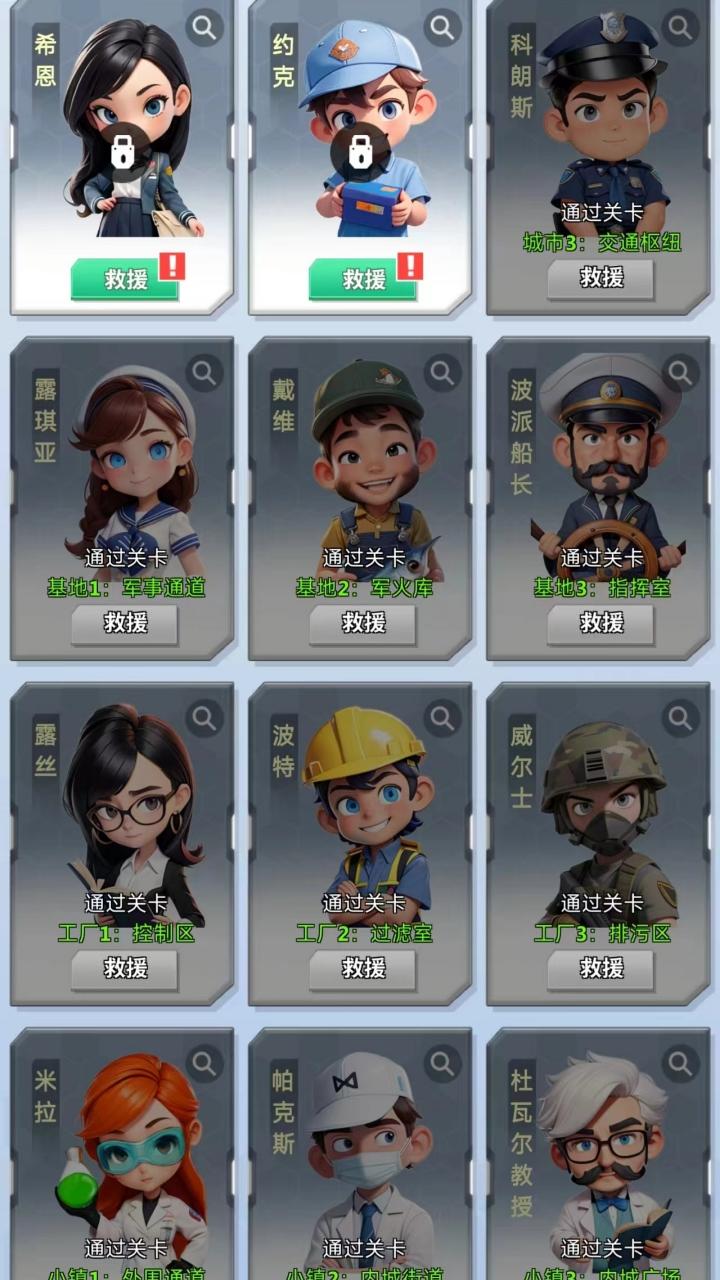
Task: Rescue 约克 with the green 救援 button
Action: 363,279
